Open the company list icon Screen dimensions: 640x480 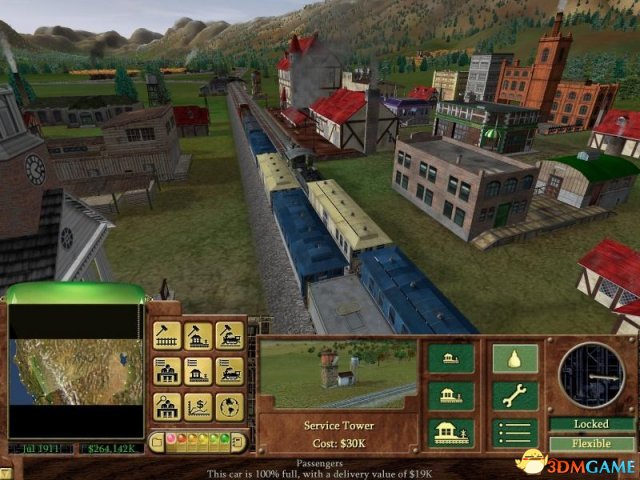166,371
